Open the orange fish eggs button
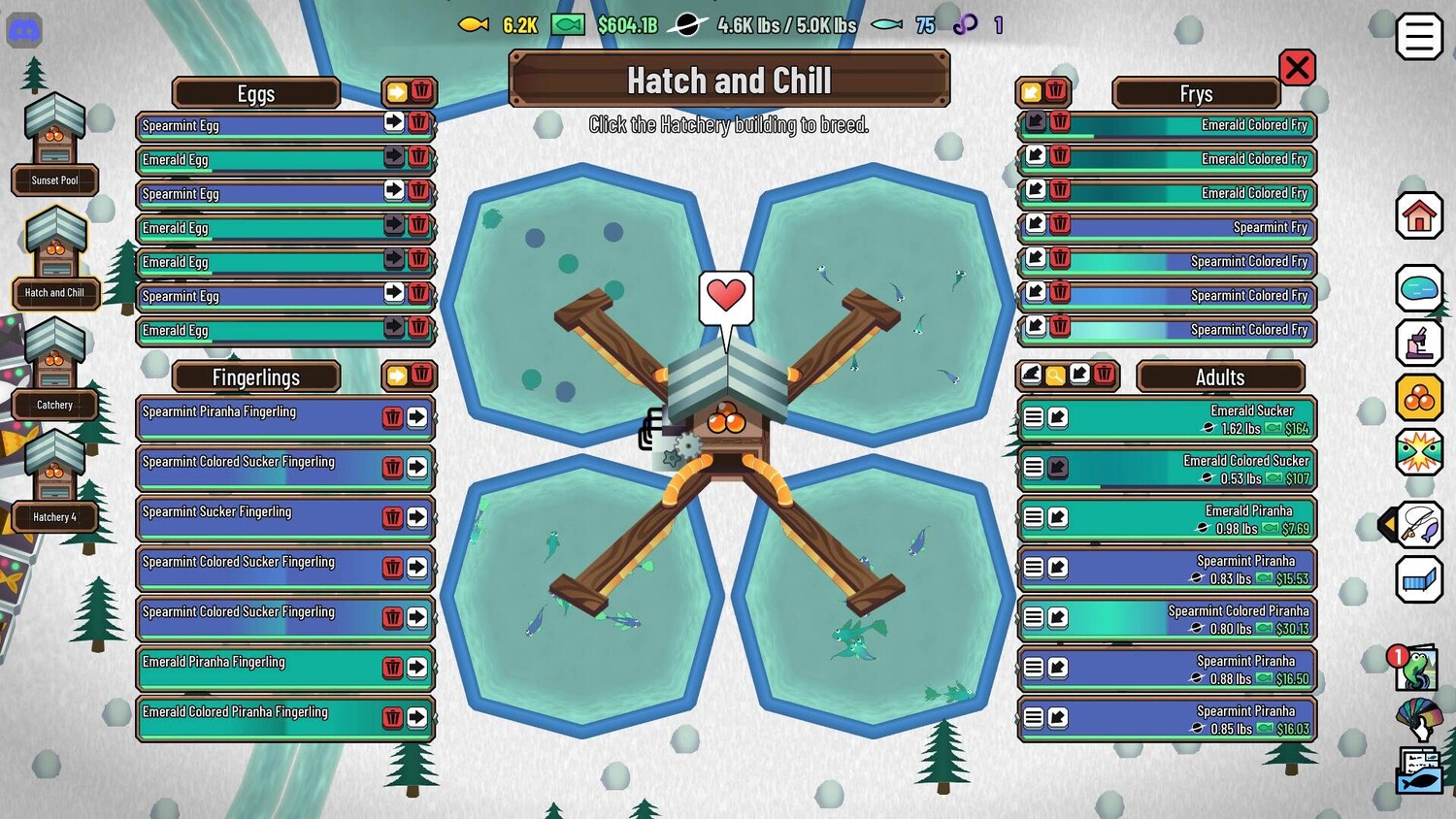 (x=1418, y=397)
